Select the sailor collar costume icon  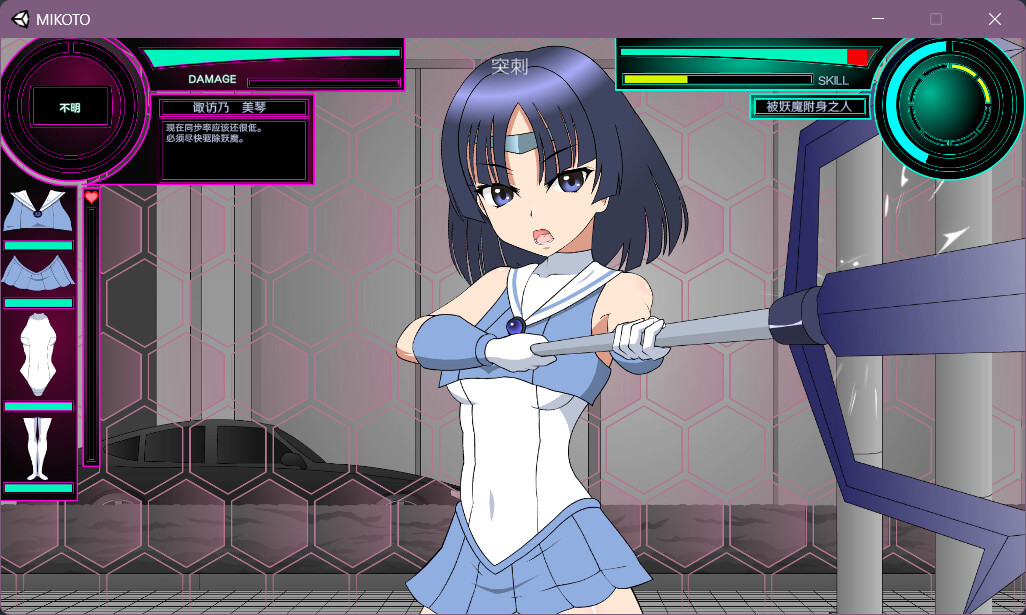tap(37, 210)
